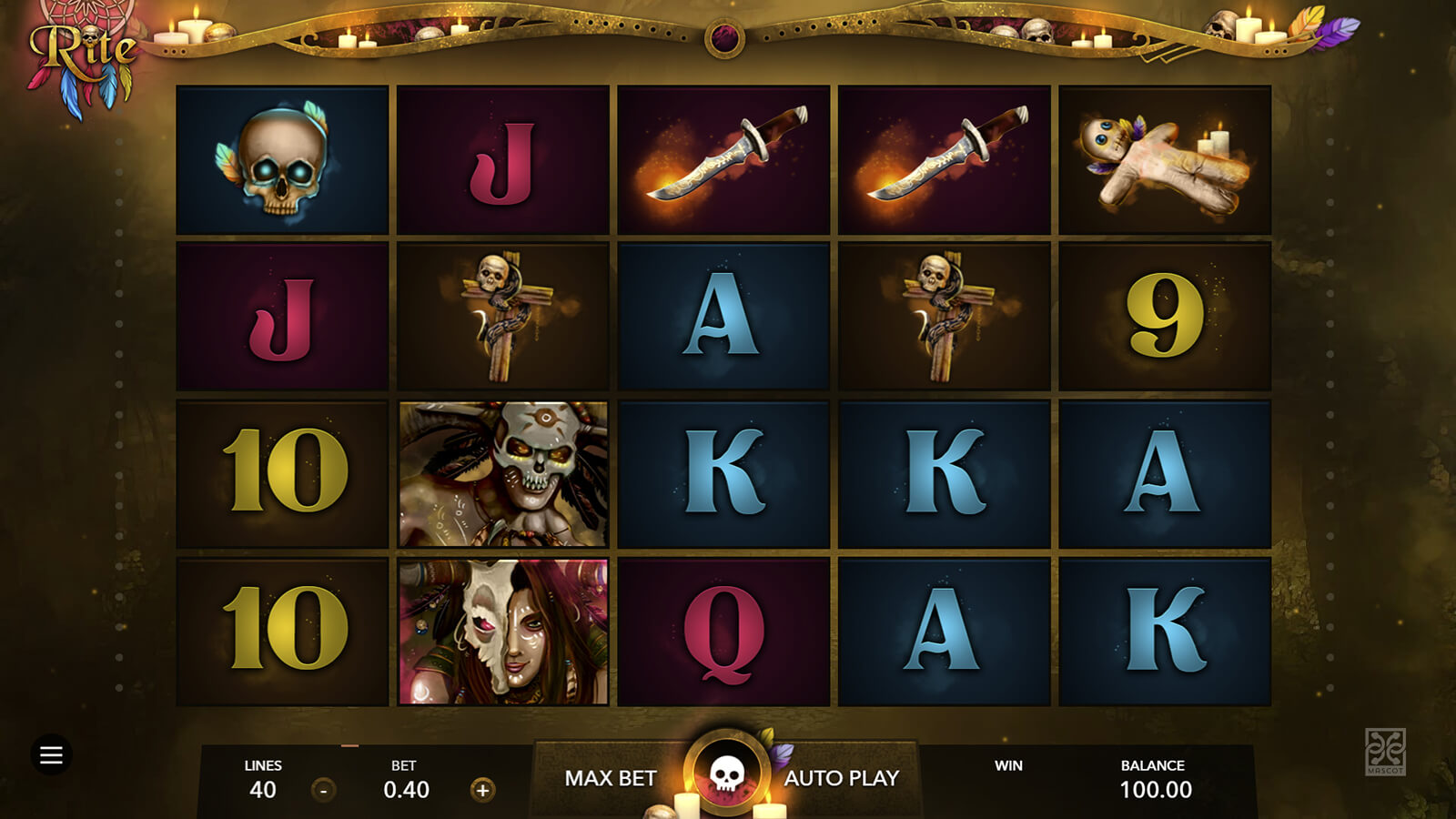Set the wager with Max Bet
This screenshot has width=1456, height=819.
pyautogui.click(x=610, y=778)
